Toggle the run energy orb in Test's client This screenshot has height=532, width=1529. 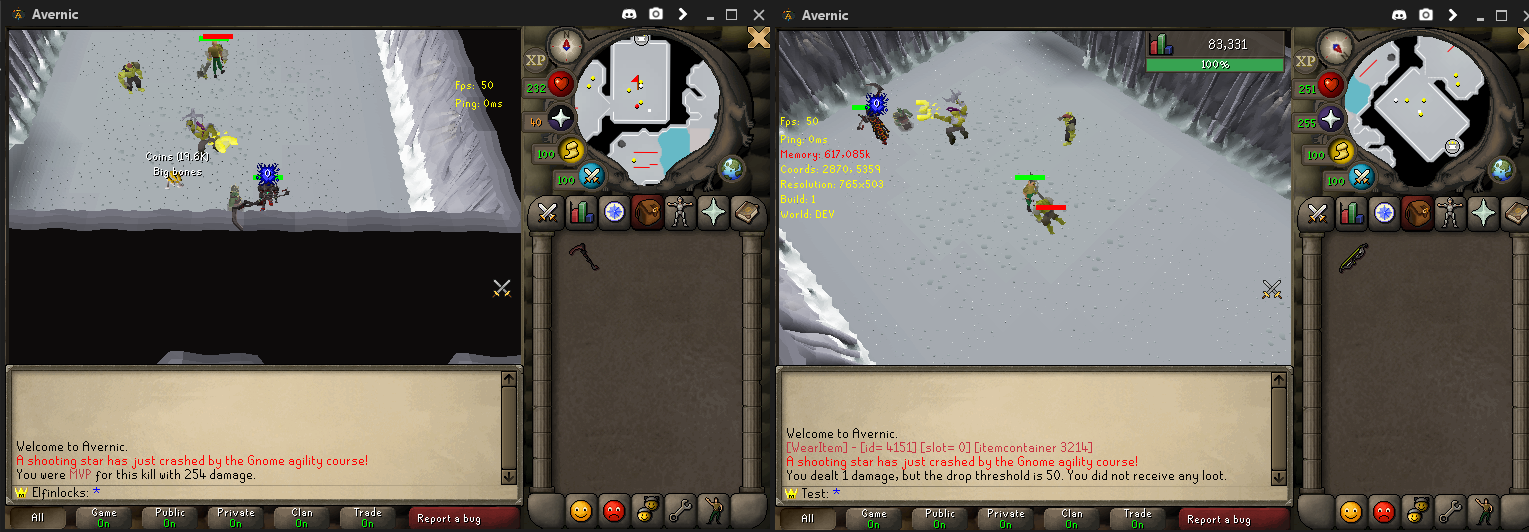click(x=1340, y=152)
